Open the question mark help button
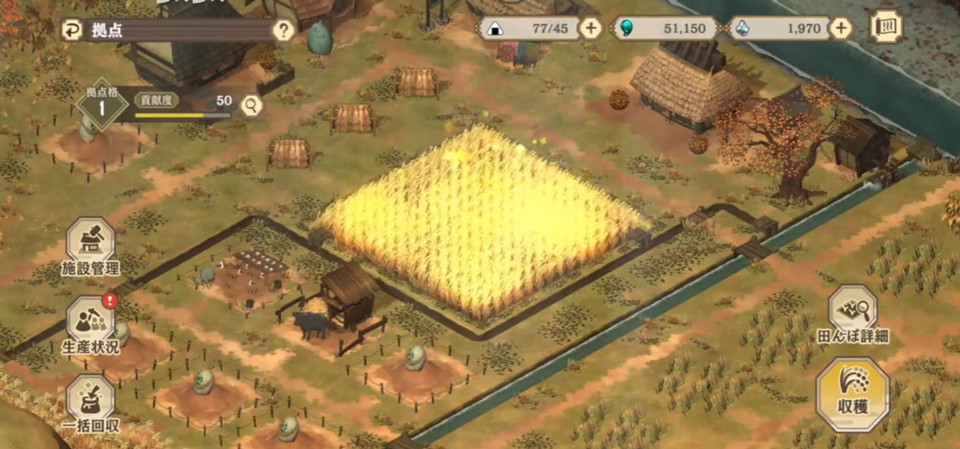This screenshot has height=449, width=960. tap(283, 30)
